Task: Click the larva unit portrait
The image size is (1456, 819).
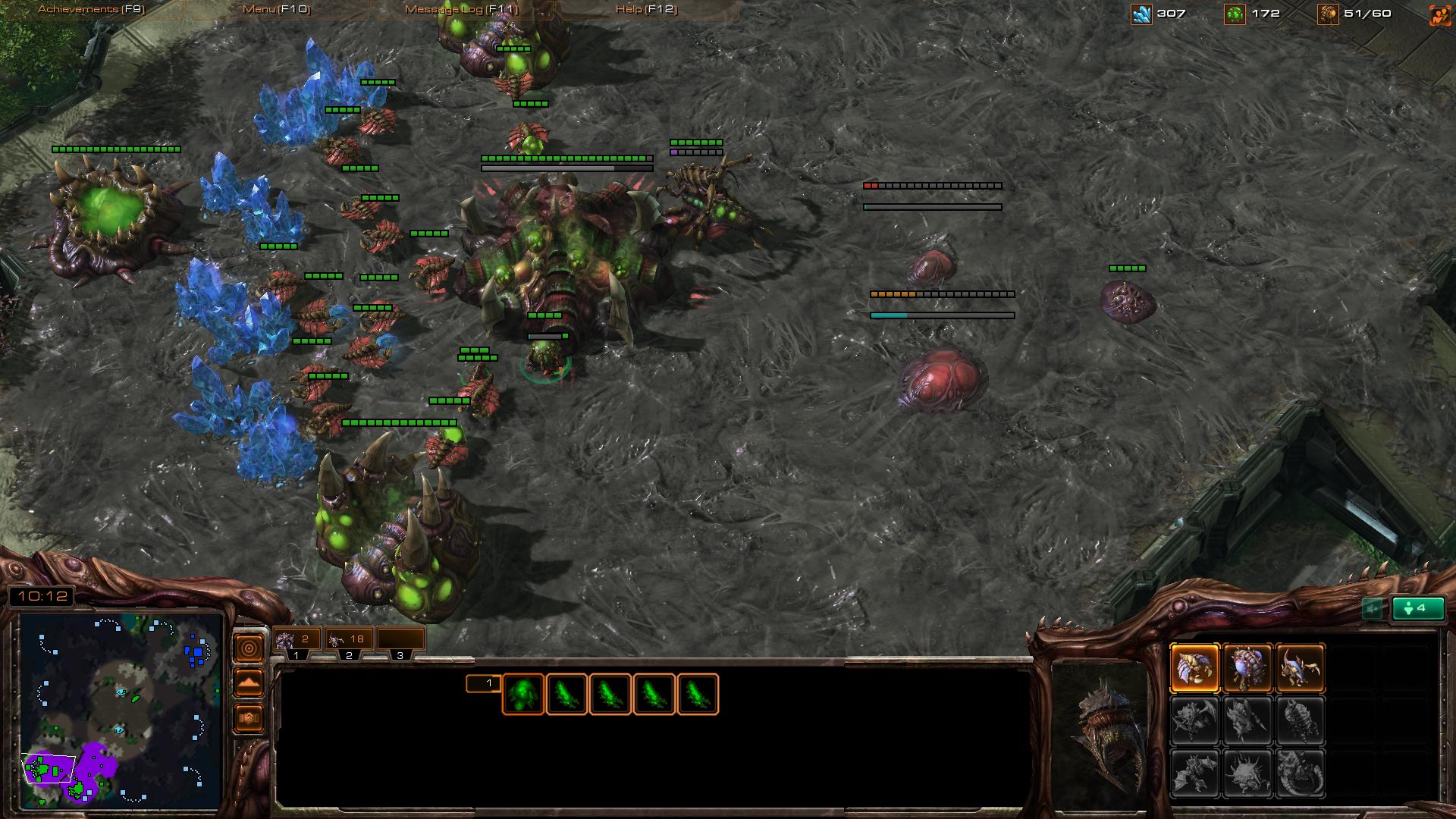Action: [1100, 732]
